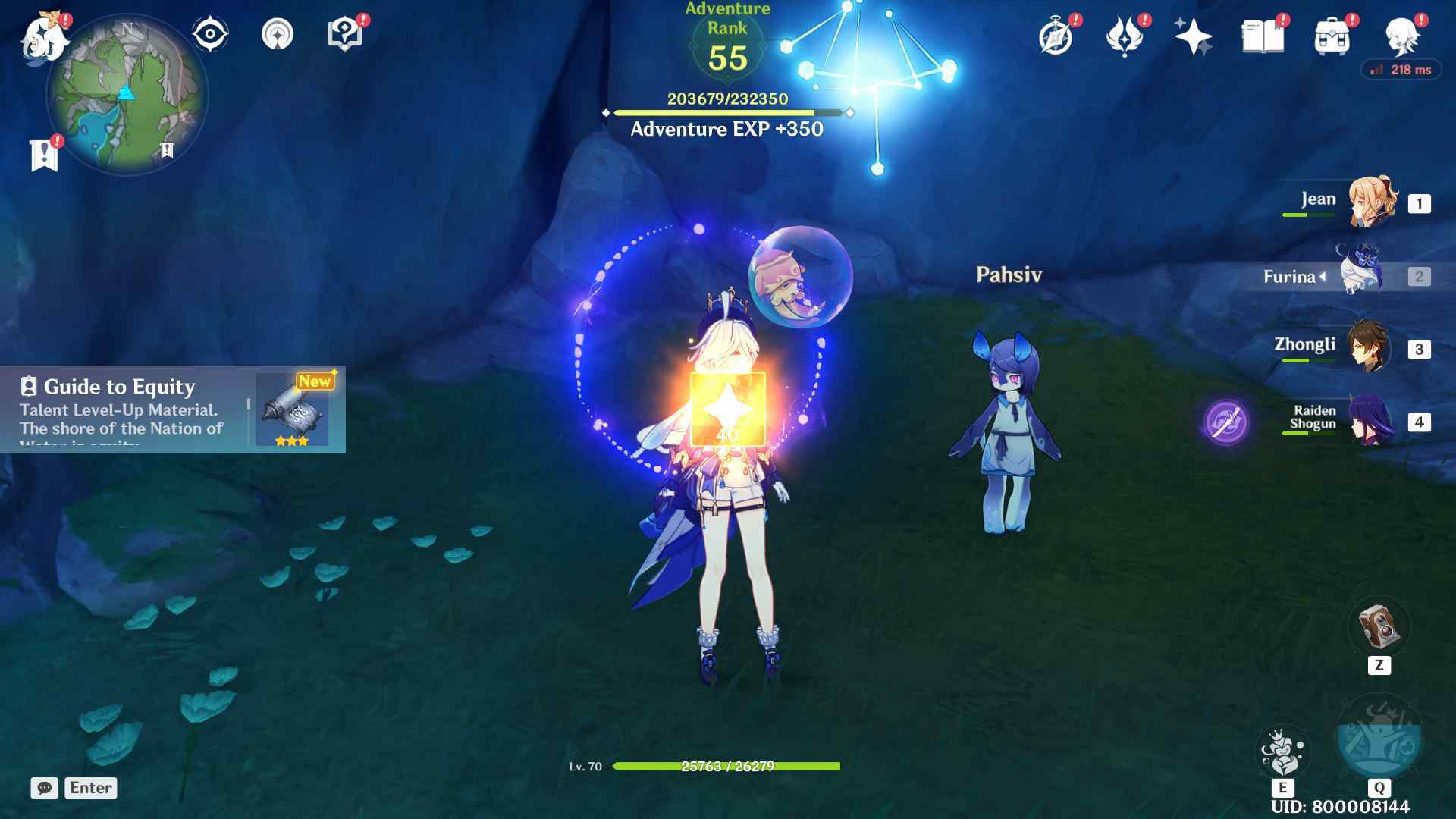Open the backpack inventory

(1332, 36)
